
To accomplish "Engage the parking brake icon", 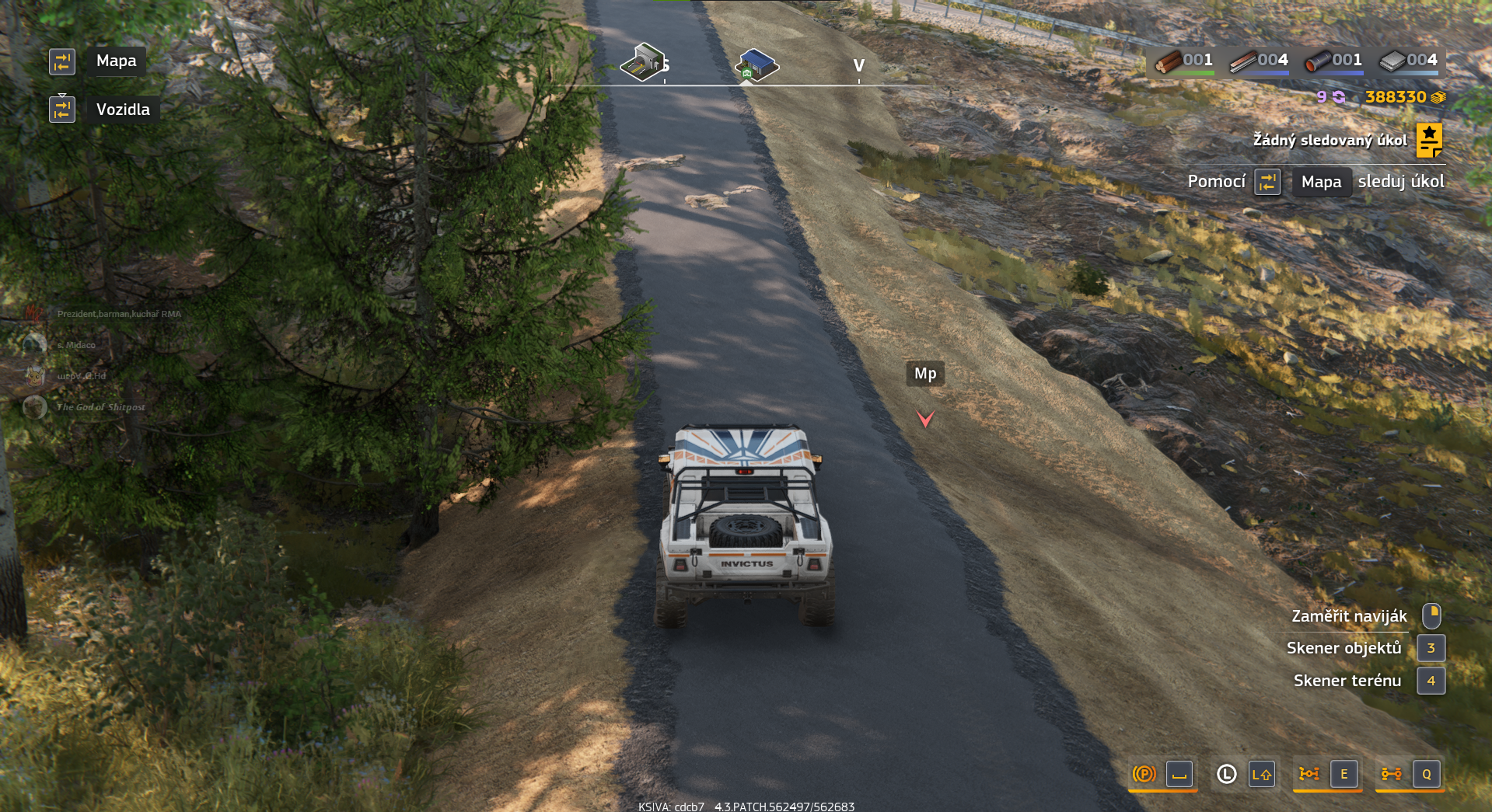I will coord(1144,774).
